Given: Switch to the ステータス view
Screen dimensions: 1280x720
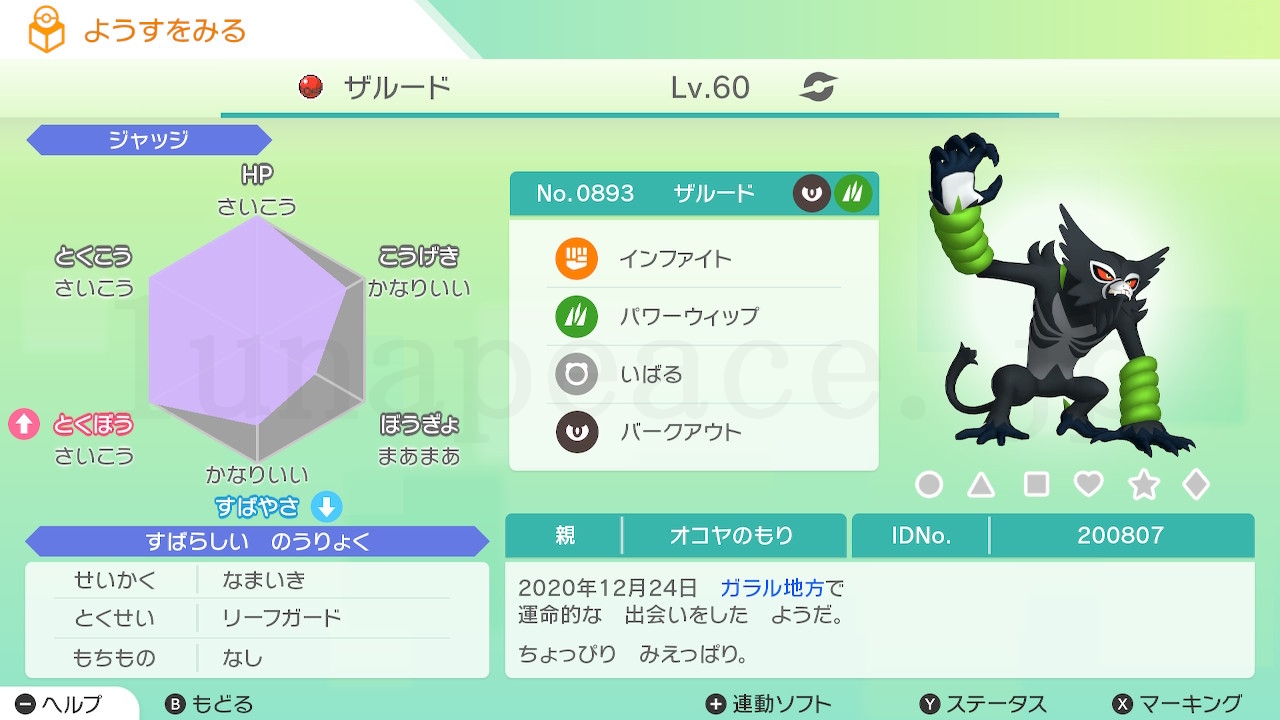Looking at the screenshot, I should point(983,704).
